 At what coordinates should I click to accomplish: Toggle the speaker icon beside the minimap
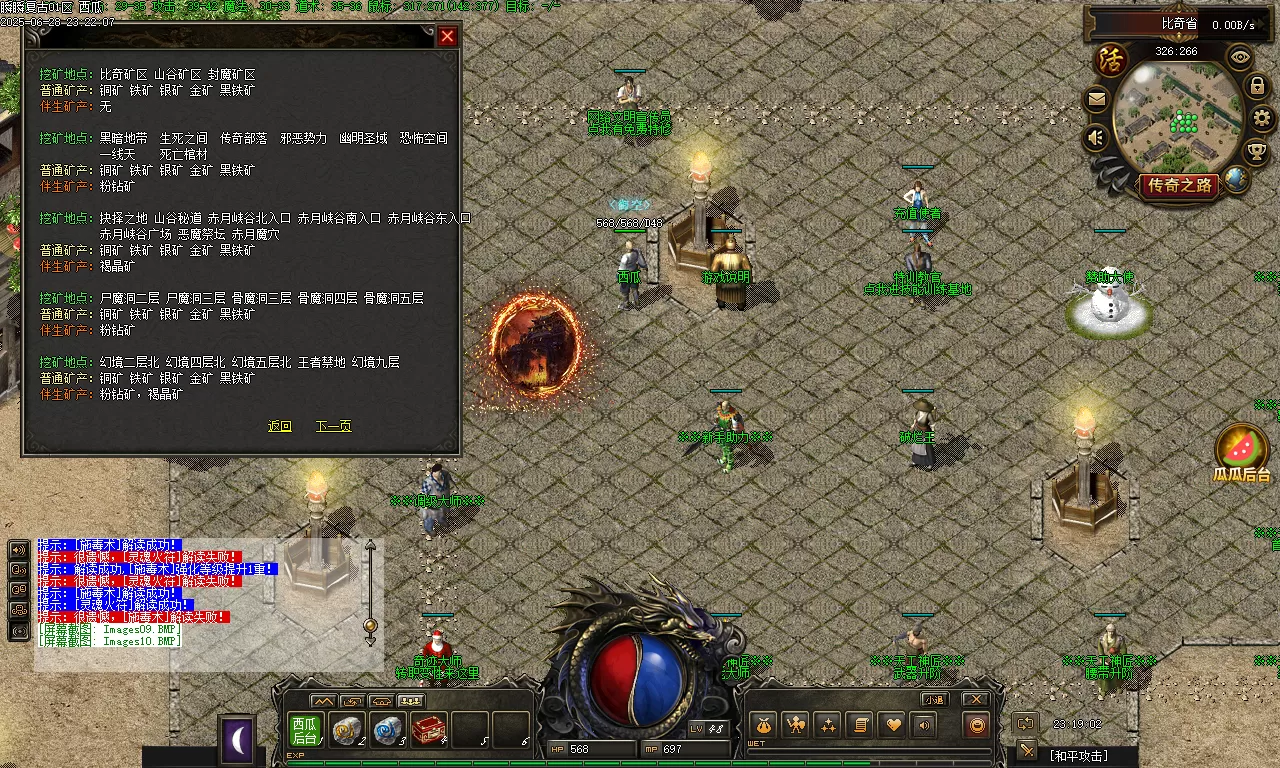click(x=1097, y=137)
